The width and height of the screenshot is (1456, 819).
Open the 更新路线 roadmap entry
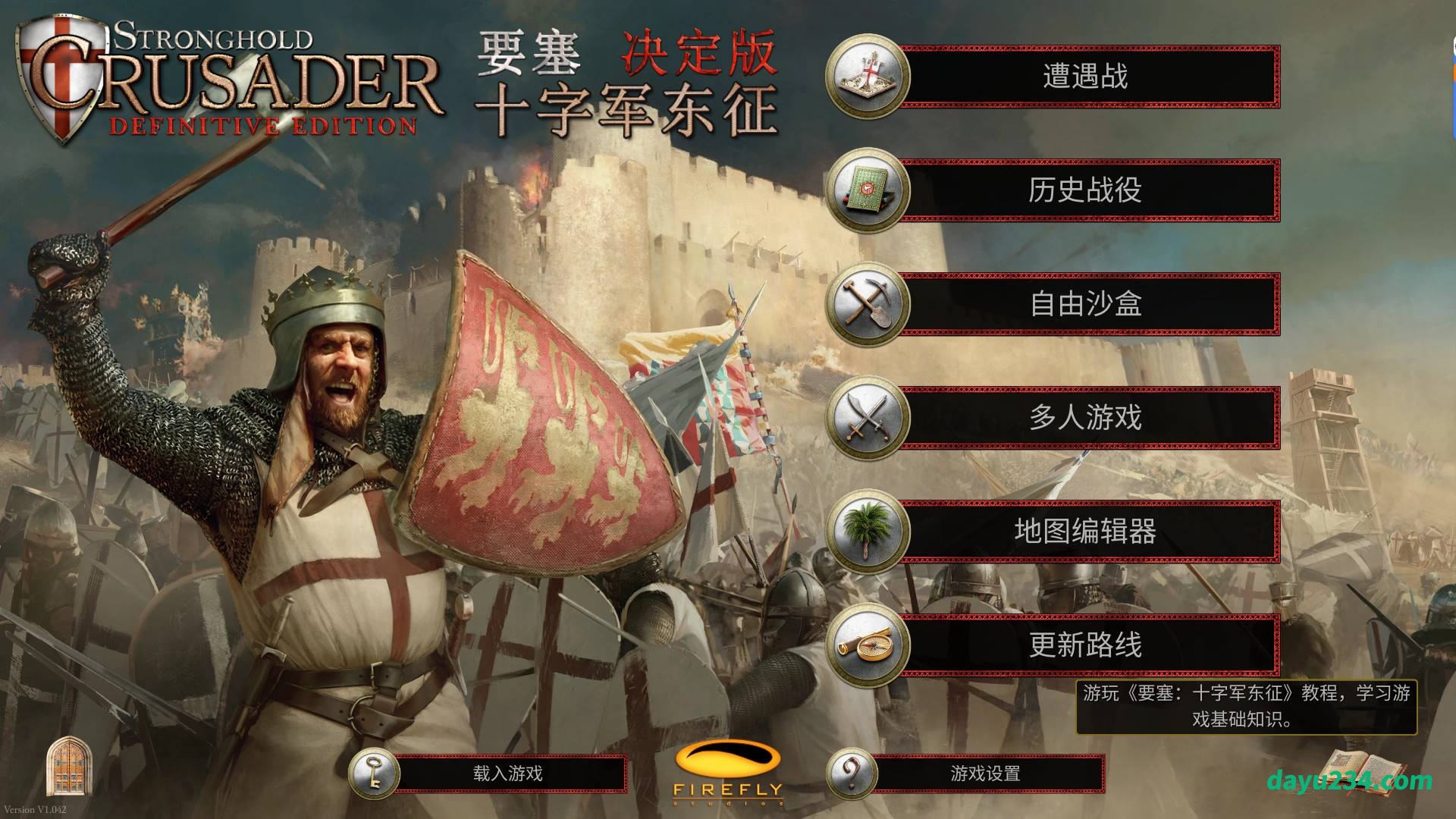tap(1084, 645)
